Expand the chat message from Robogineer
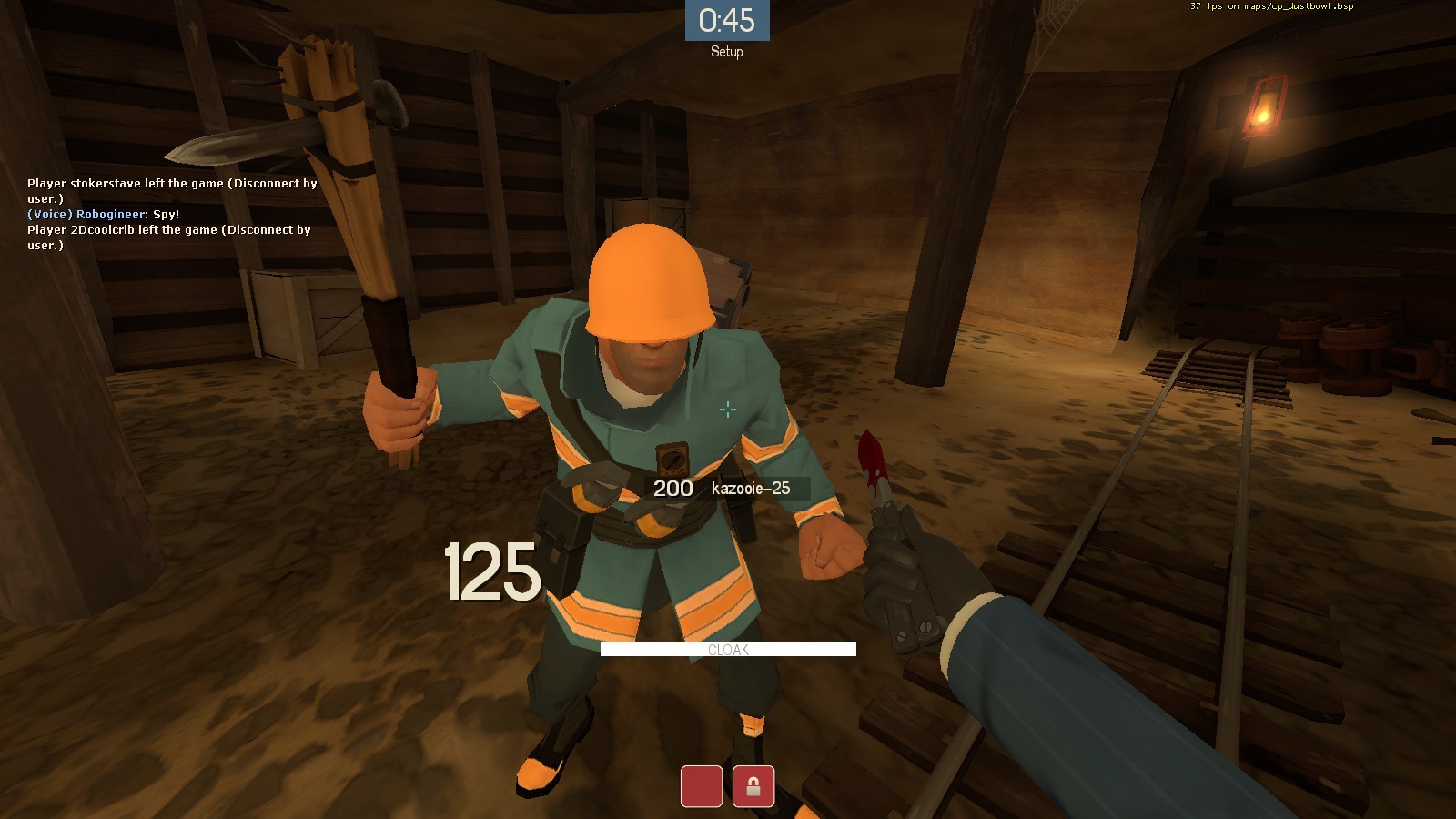The height and width of the screenshot is (819, 1456). (x=103, y=215)
